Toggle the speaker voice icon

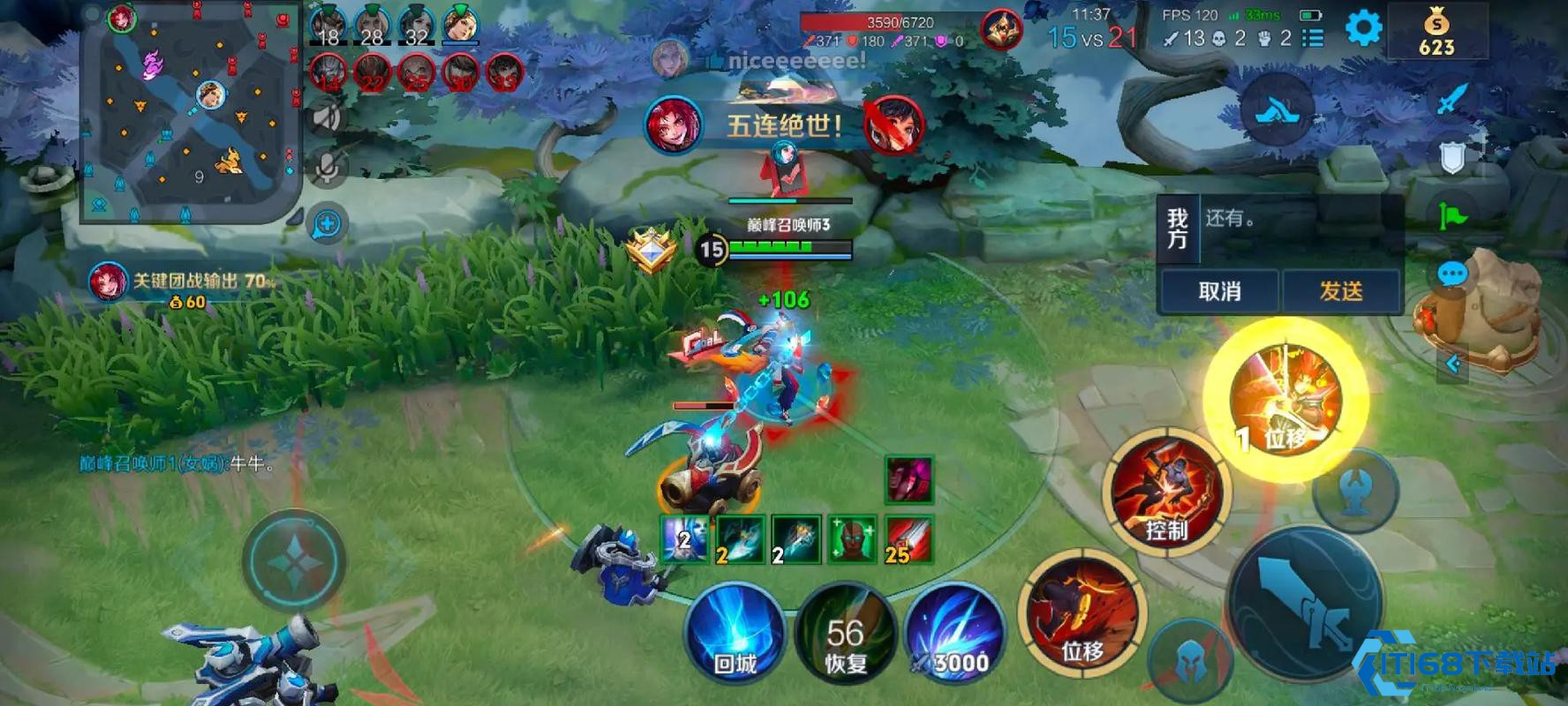pyautogui.click(x=327, y=117)
